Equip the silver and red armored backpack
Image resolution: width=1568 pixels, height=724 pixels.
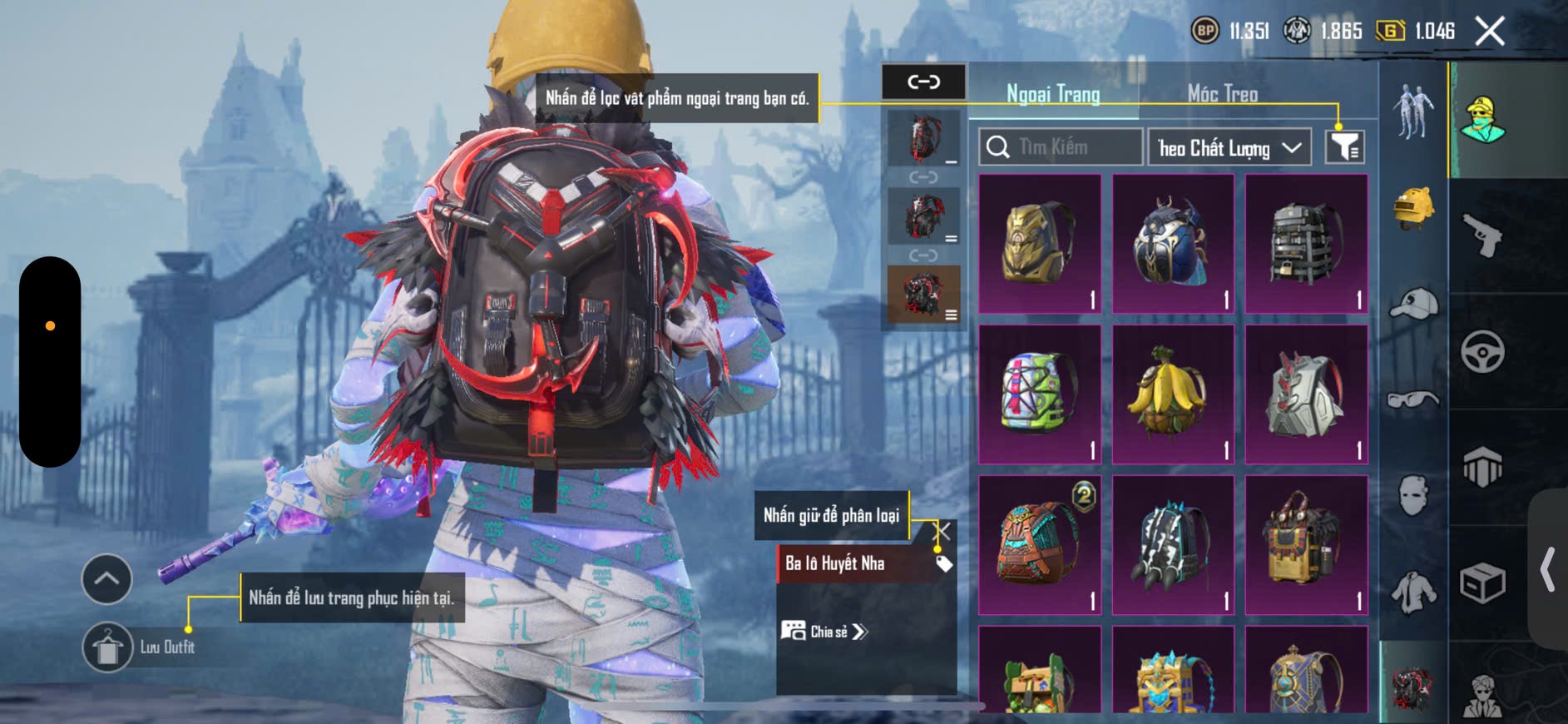pos(1306,394)
